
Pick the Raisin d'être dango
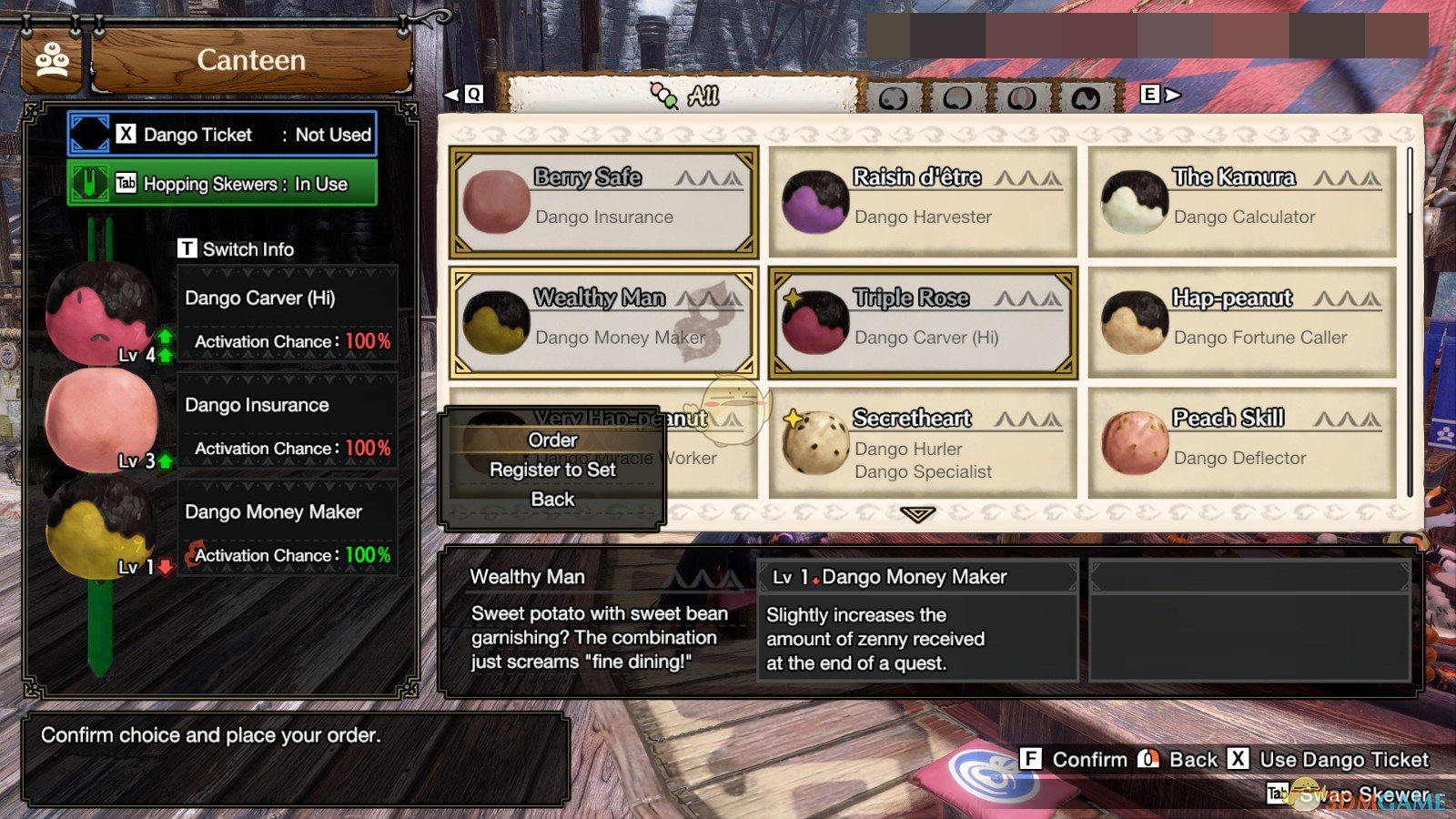tap(923, 201)
